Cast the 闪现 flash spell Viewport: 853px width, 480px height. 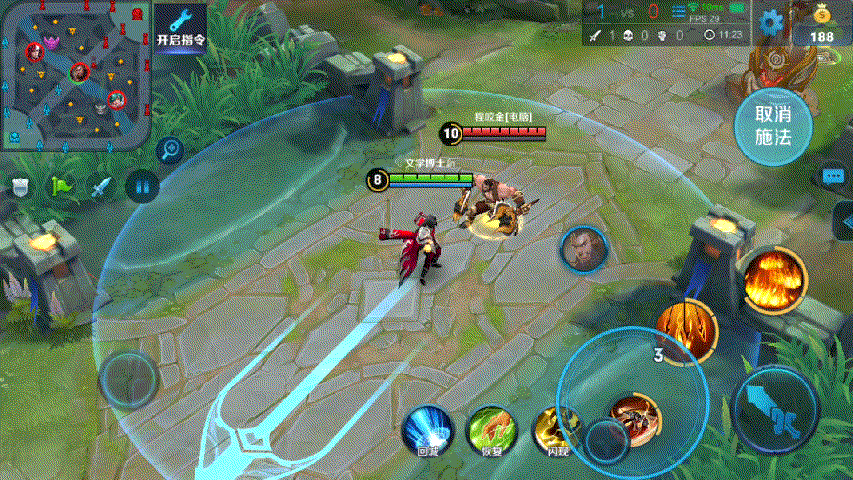click(x=556, y=431)
